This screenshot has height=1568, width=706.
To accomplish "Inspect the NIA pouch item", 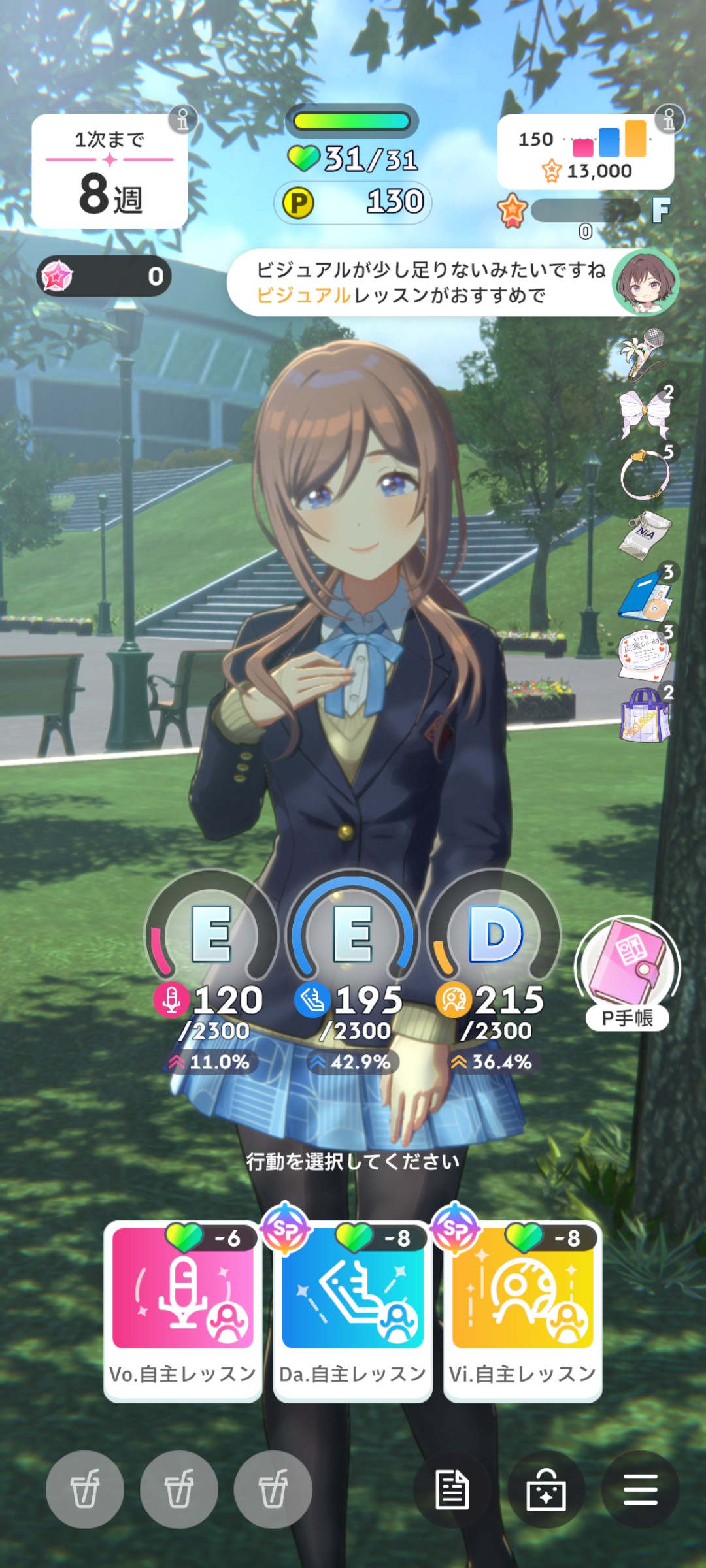I will click(645, 534).
